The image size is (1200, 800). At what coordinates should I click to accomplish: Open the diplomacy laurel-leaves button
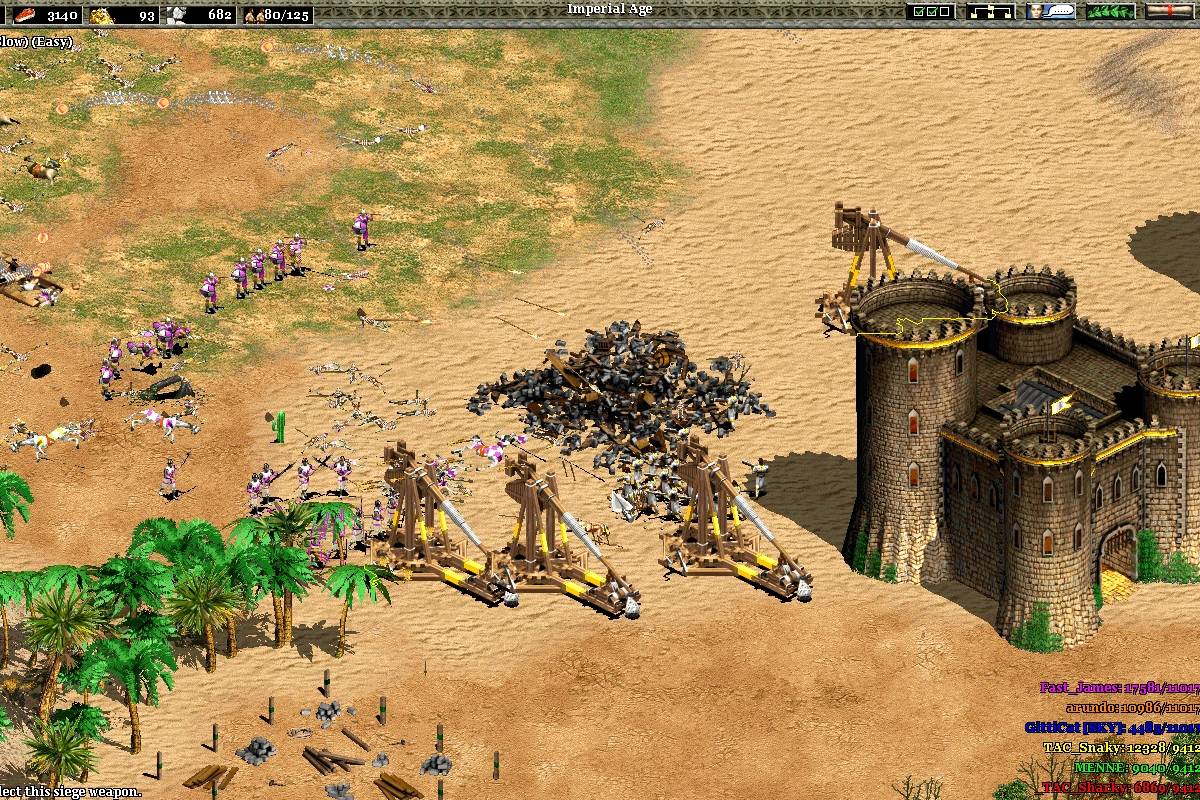[x=1110, y=12]
